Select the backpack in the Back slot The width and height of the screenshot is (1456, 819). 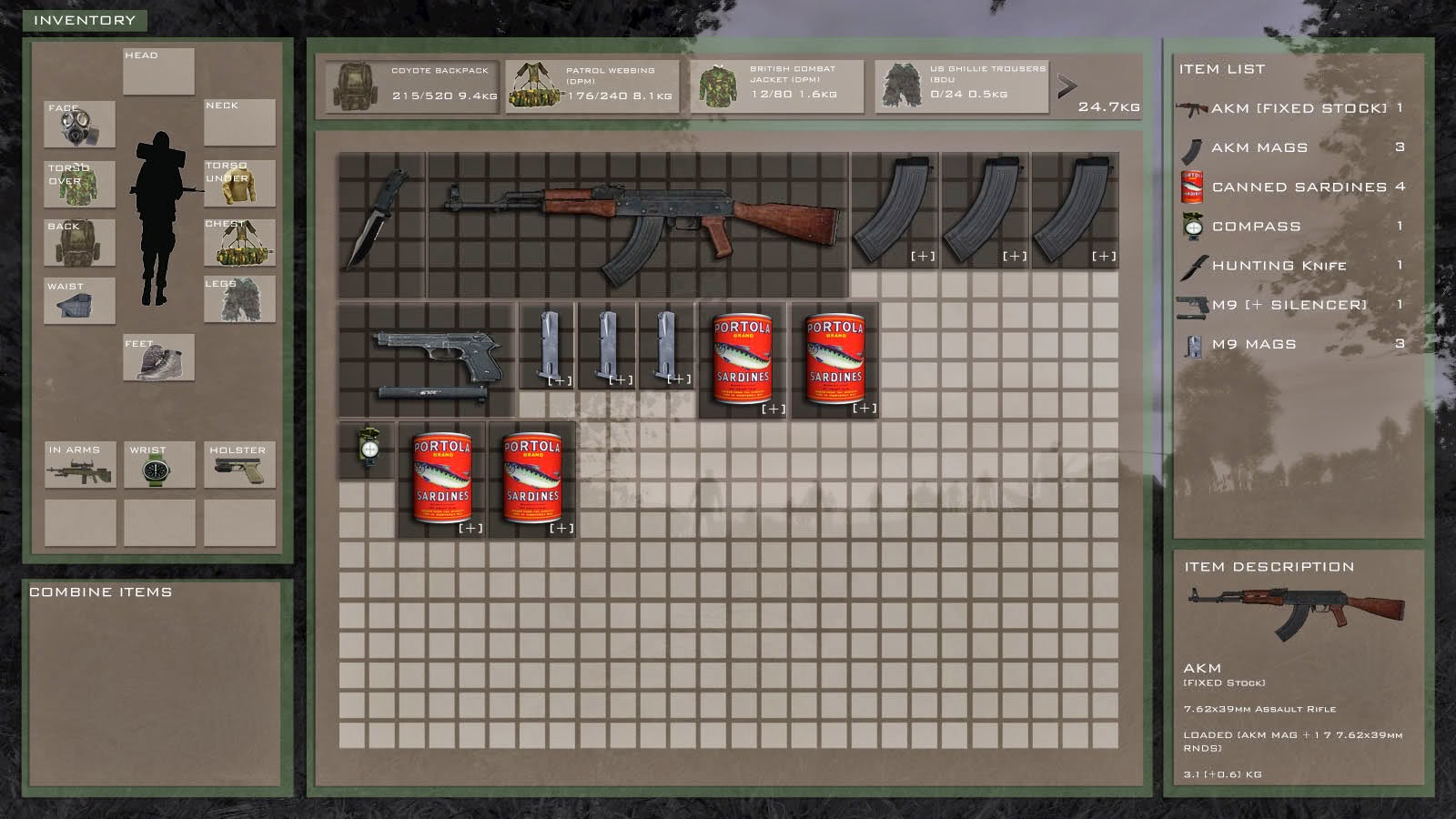pyautogui.click(x=78, y=241)
